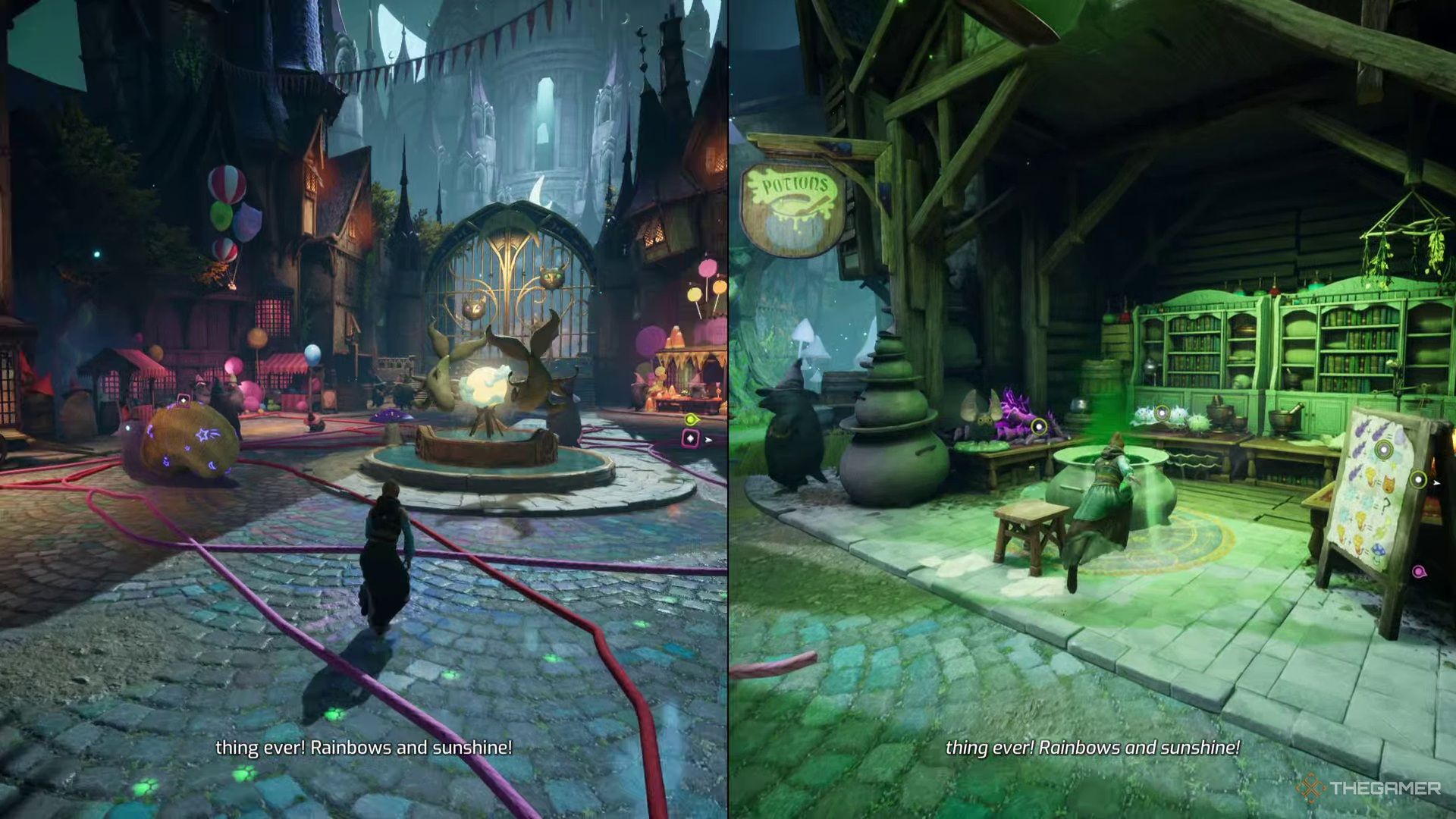Click the blue mushroom icon on the recipe chart
The height and width of the screenshot is (819, 1456).
pyautogui.click(x=1379, y=550)
